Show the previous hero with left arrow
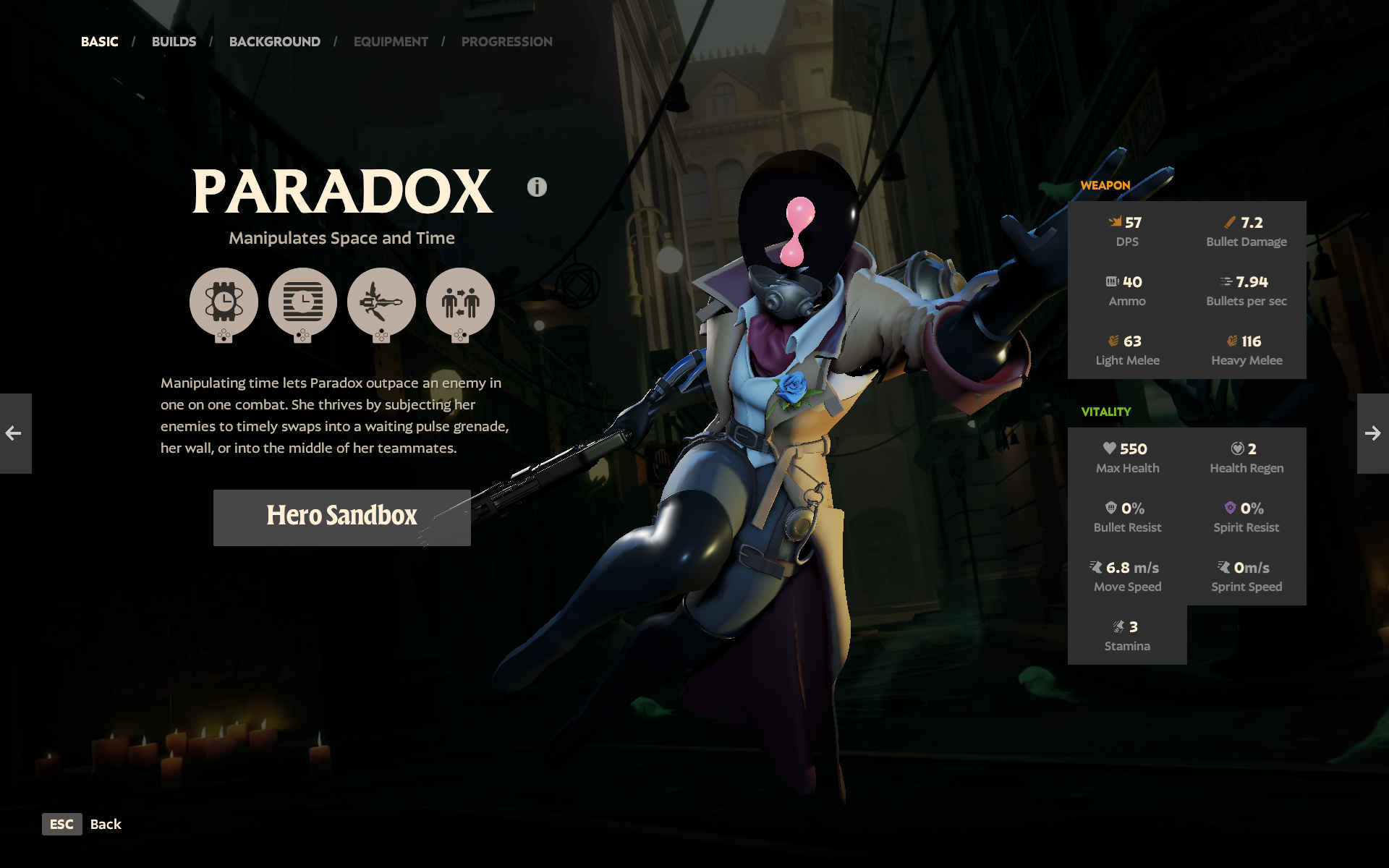 click(x=15, y=433)
